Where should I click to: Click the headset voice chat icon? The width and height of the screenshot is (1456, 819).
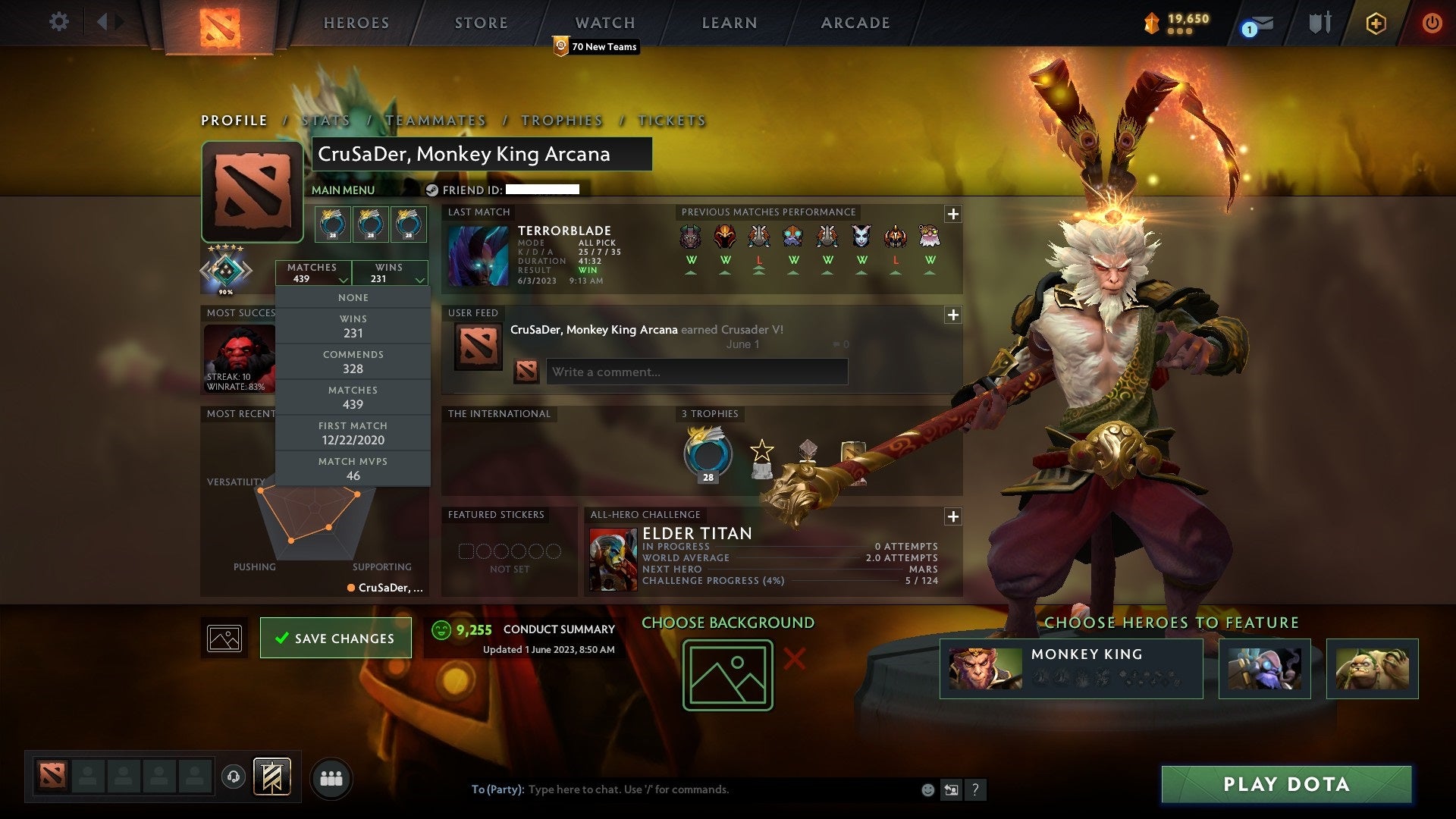pos(234,777)
